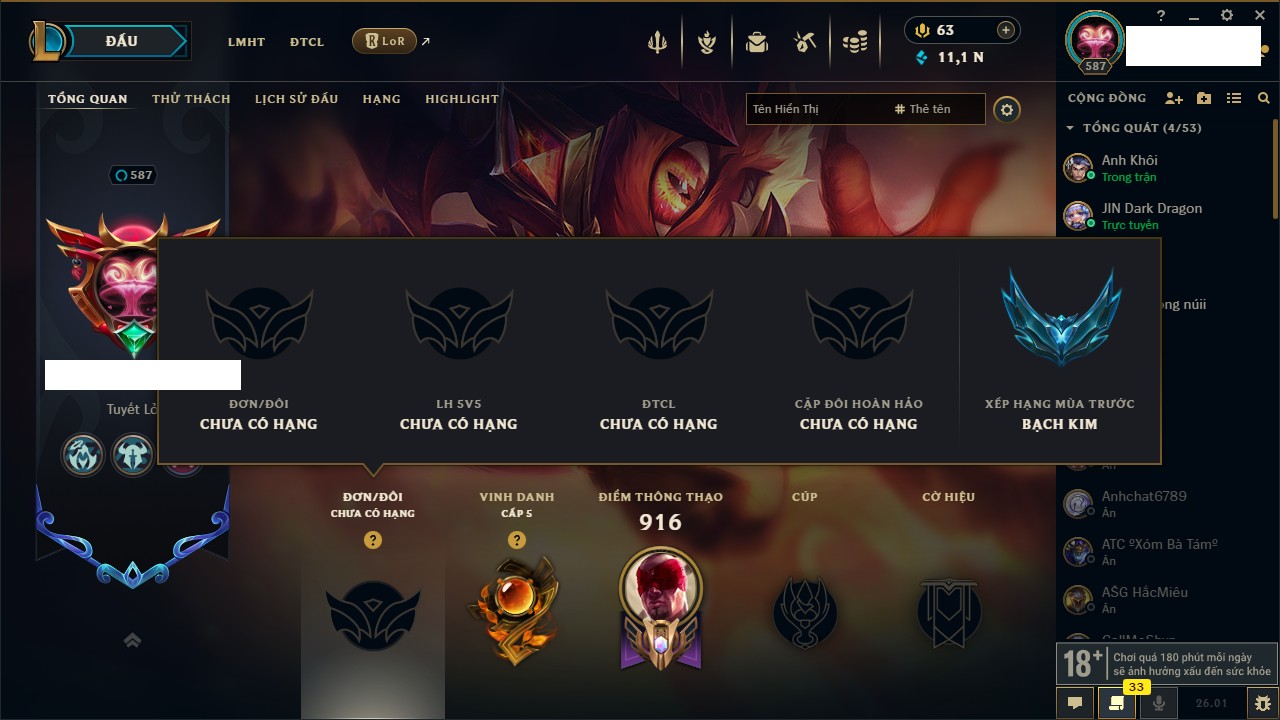
Task: Collapse the TỔNG QUÁT friends group
Action: (x=1070, y=128)
